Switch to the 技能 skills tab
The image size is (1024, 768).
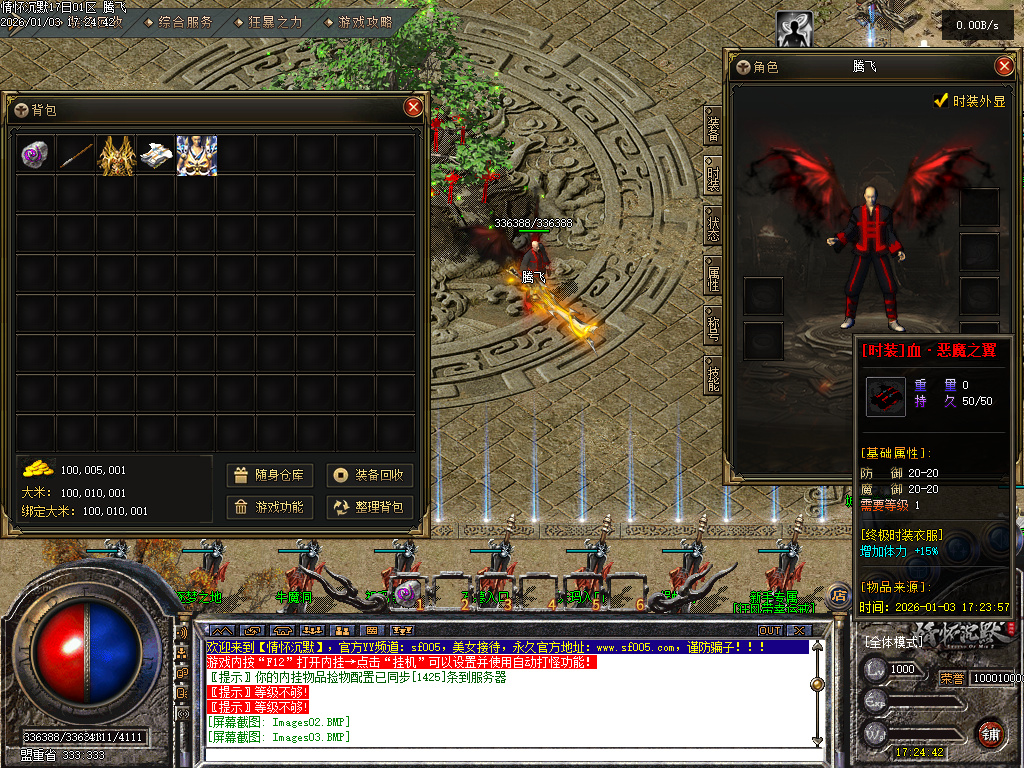tap(713, 377)
